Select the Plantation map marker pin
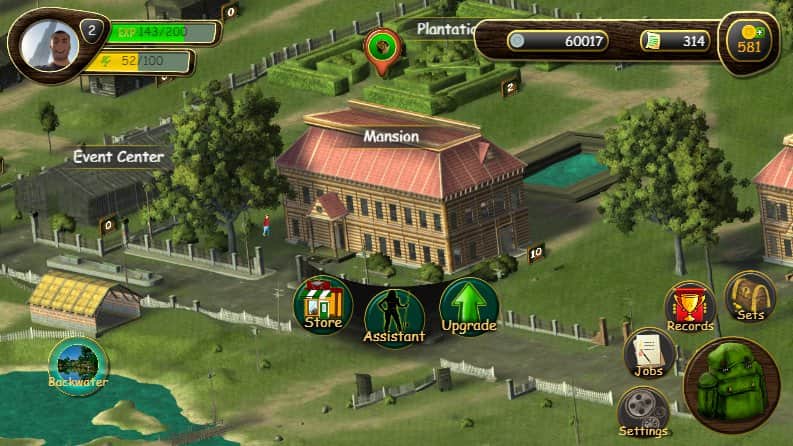The height and width of the screenshot is (446, 793). tap(383, 50)
